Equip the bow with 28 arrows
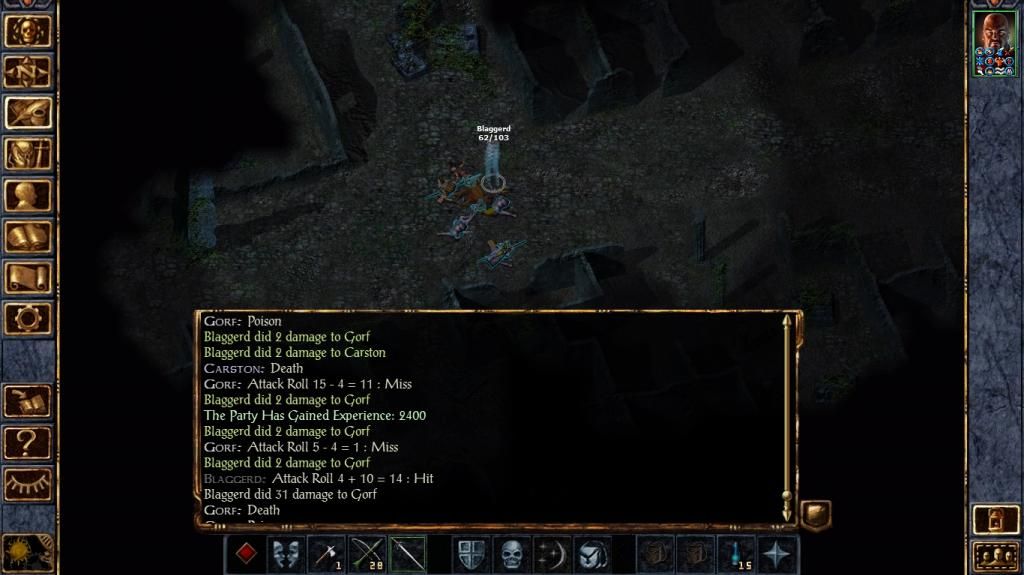This screenshot has width=1024, height=575. point(367,553)
